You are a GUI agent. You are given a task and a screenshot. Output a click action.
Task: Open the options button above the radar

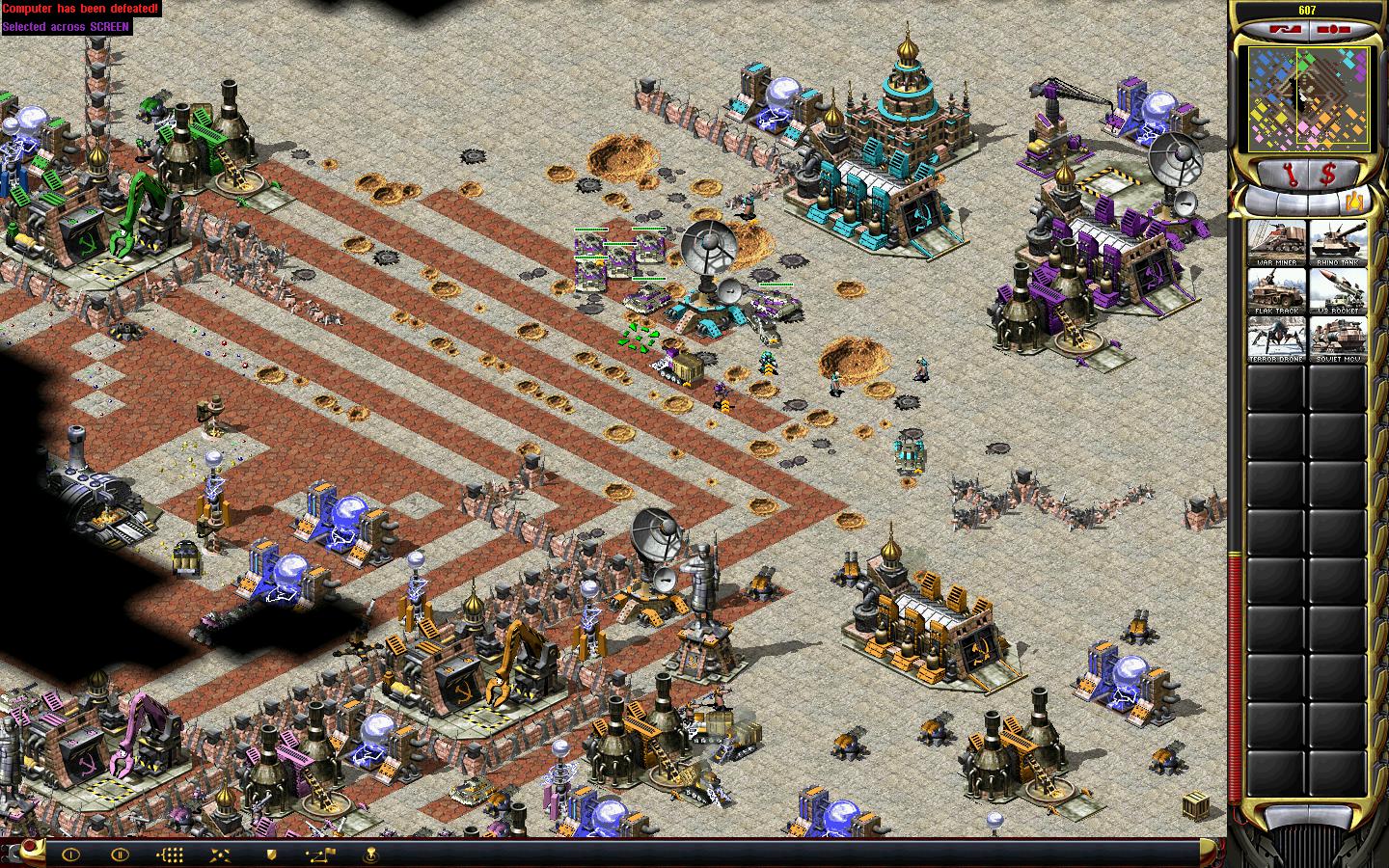coord(1332,29)
